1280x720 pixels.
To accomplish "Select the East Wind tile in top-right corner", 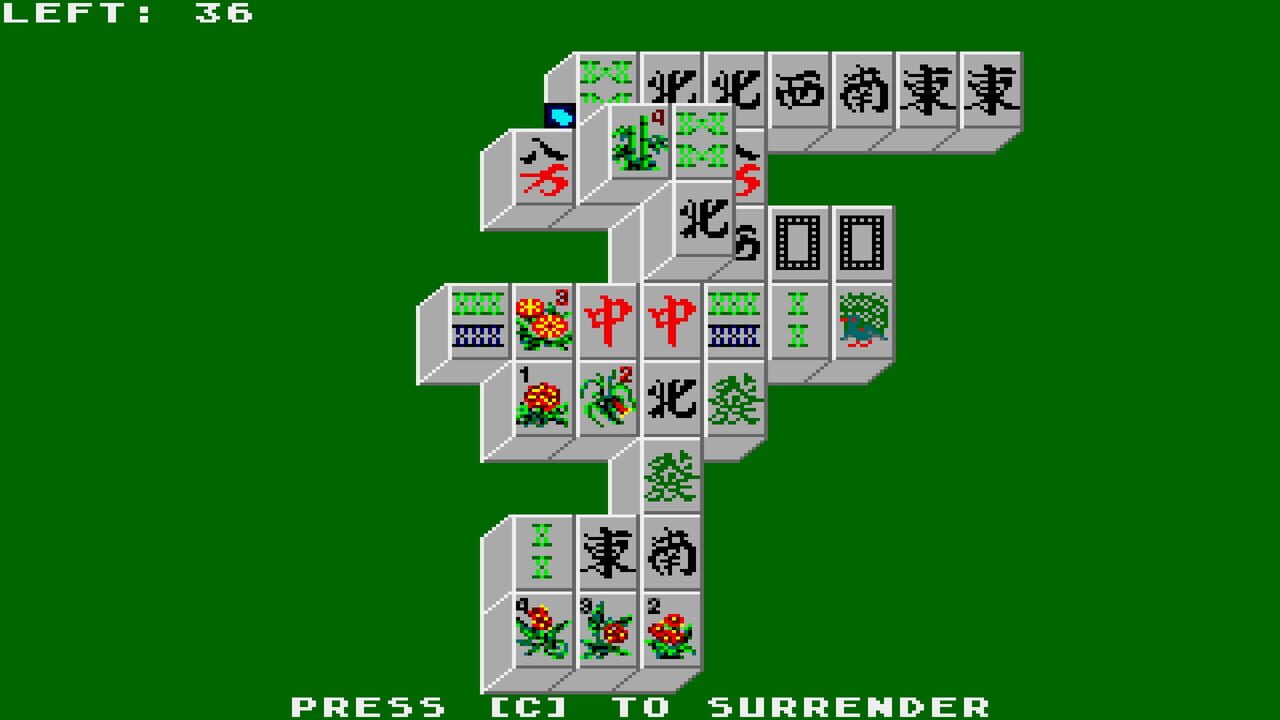I will (994, 90).
